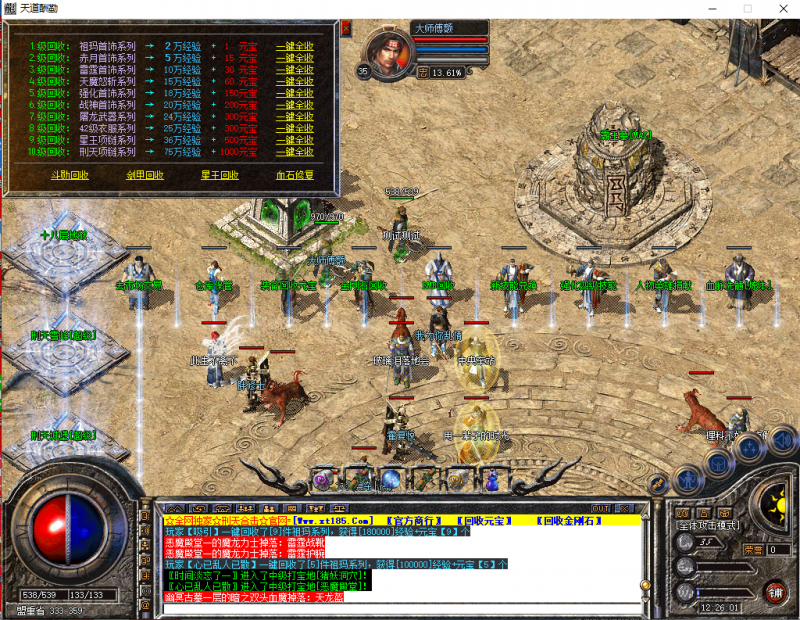Open the 回收元宝 chat link

[x=483, y=521]
